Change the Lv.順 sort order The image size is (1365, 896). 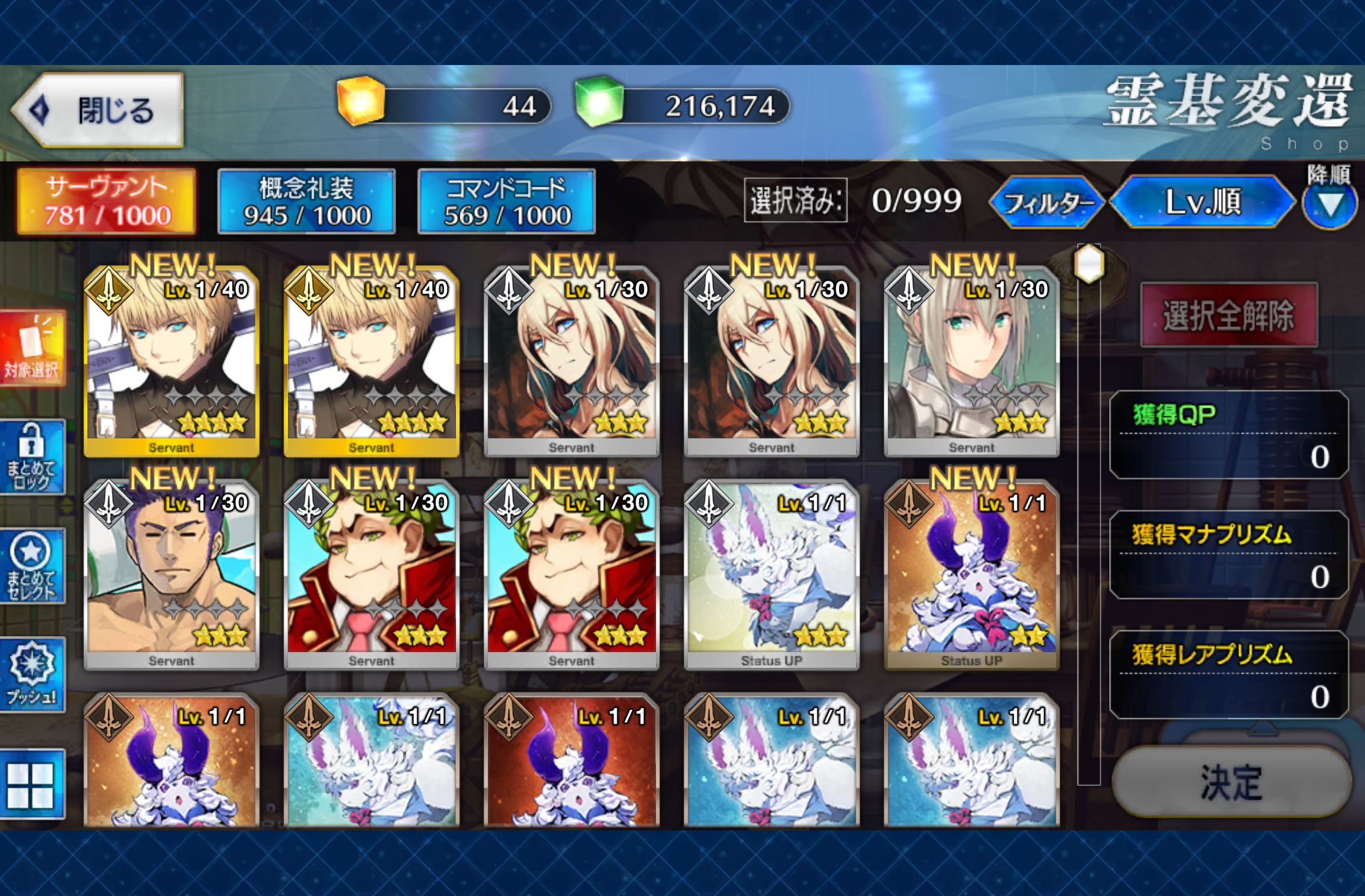1202,202
